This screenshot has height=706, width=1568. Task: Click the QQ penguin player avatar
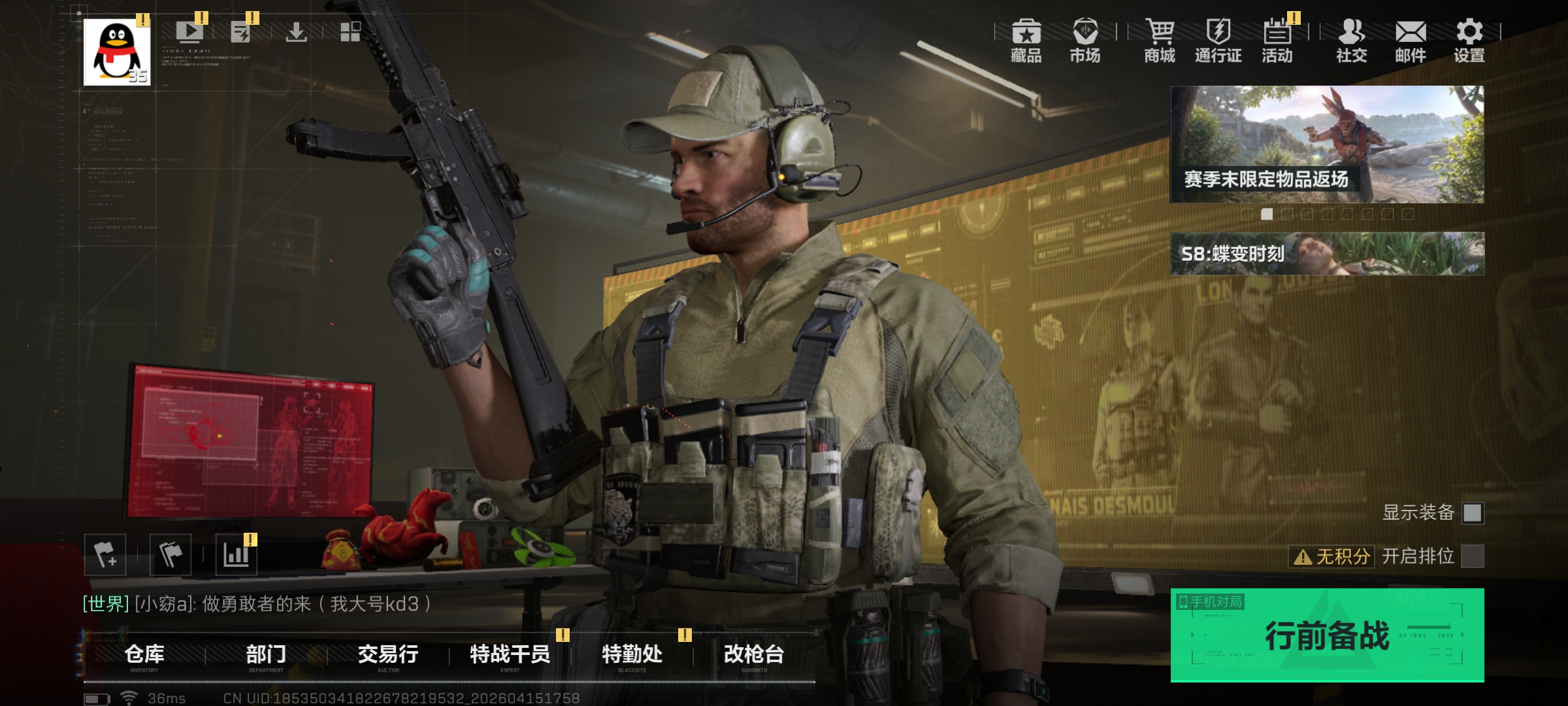(117, 52)
